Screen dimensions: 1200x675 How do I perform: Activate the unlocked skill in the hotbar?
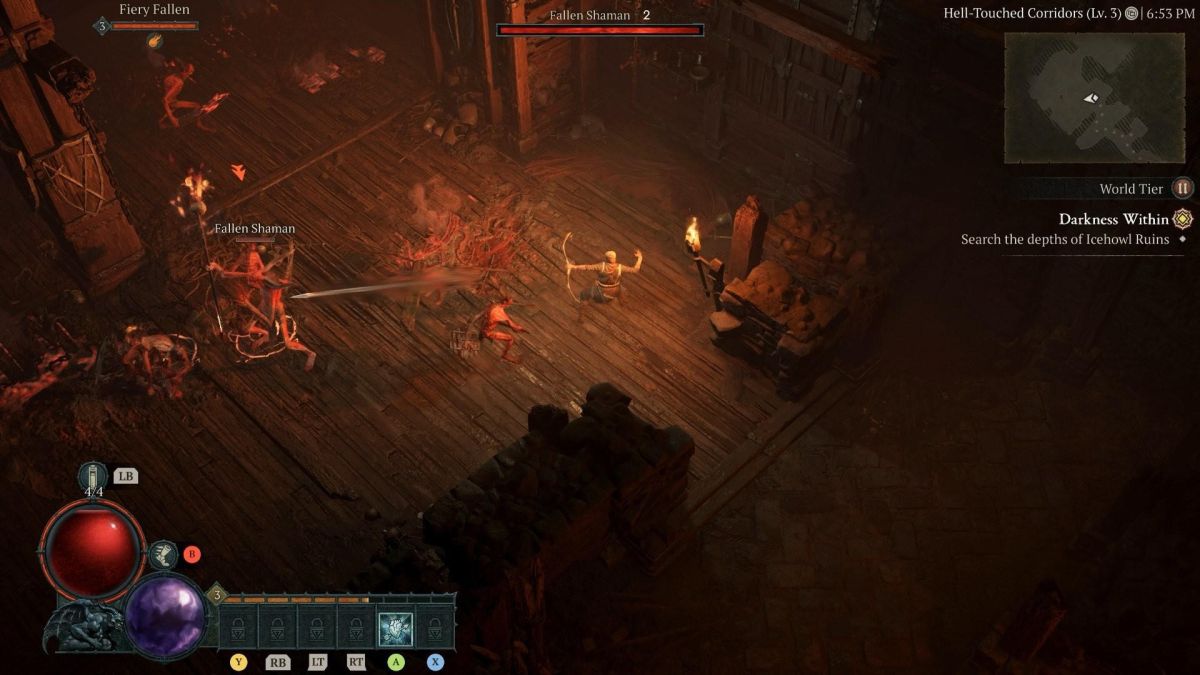(396, 629)
